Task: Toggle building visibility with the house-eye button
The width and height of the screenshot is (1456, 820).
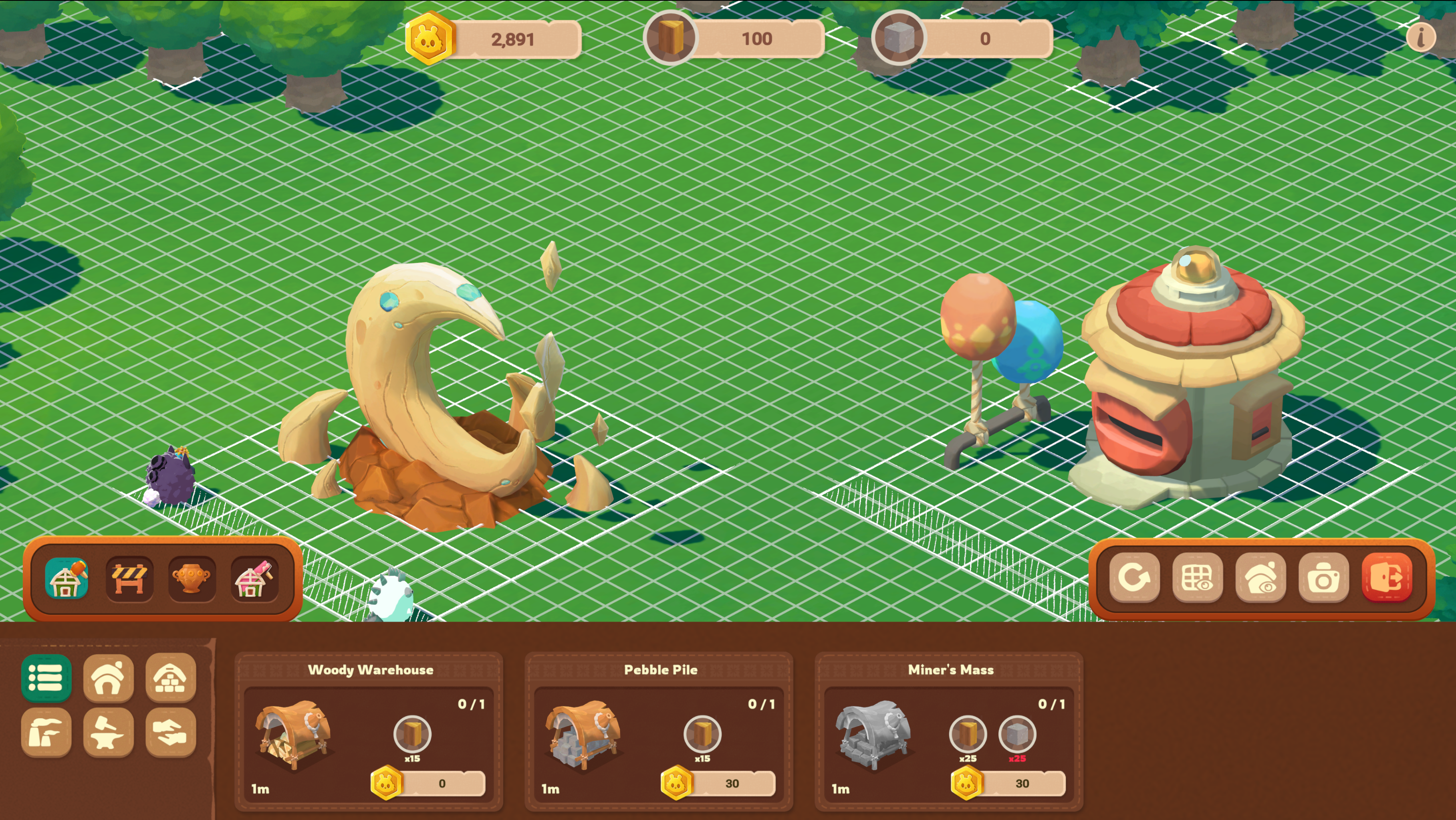Action: tap(1260, 578)
